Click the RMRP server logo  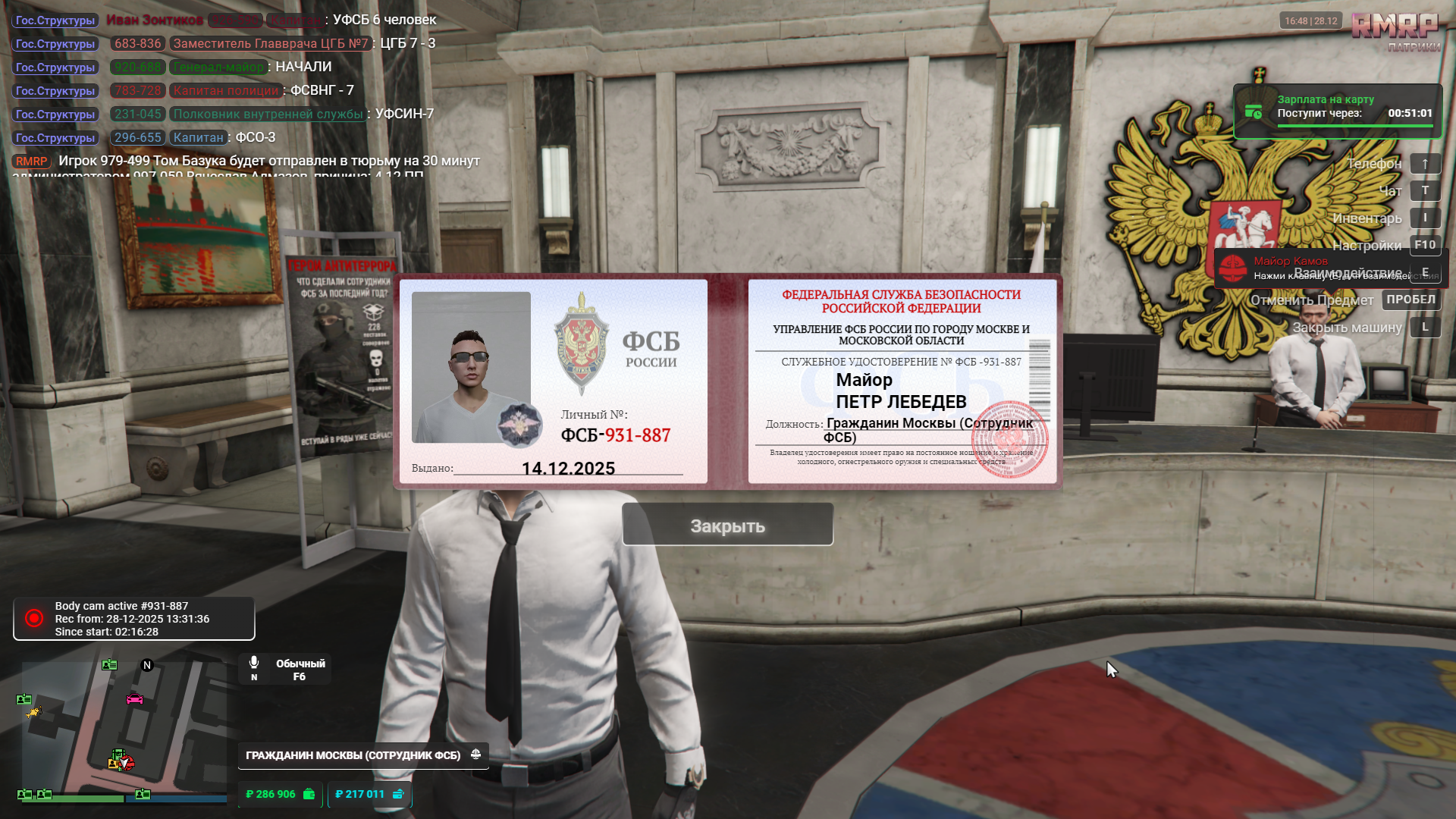1395,30
